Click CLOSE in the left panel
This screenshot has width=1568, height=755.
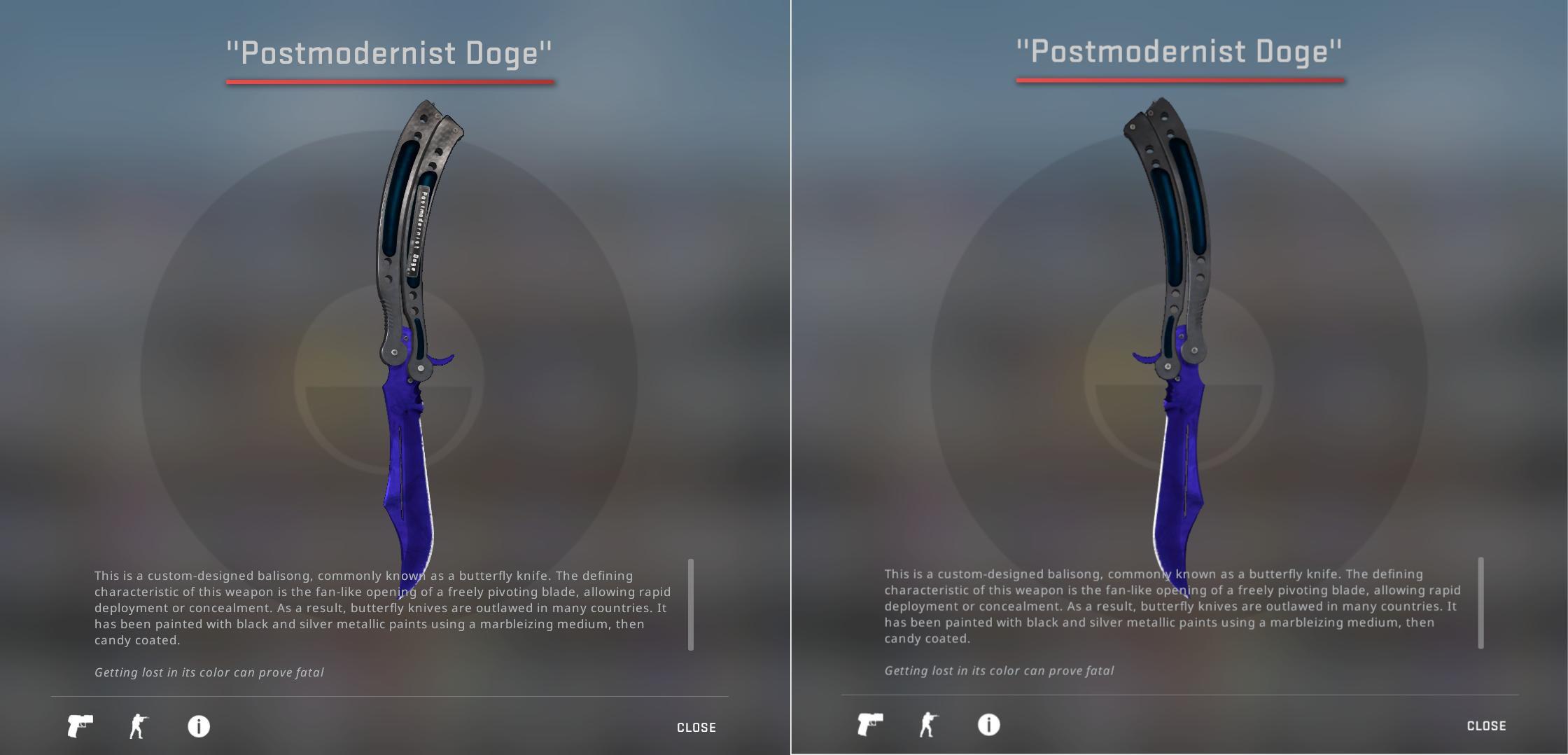click(x=696, y=727)
